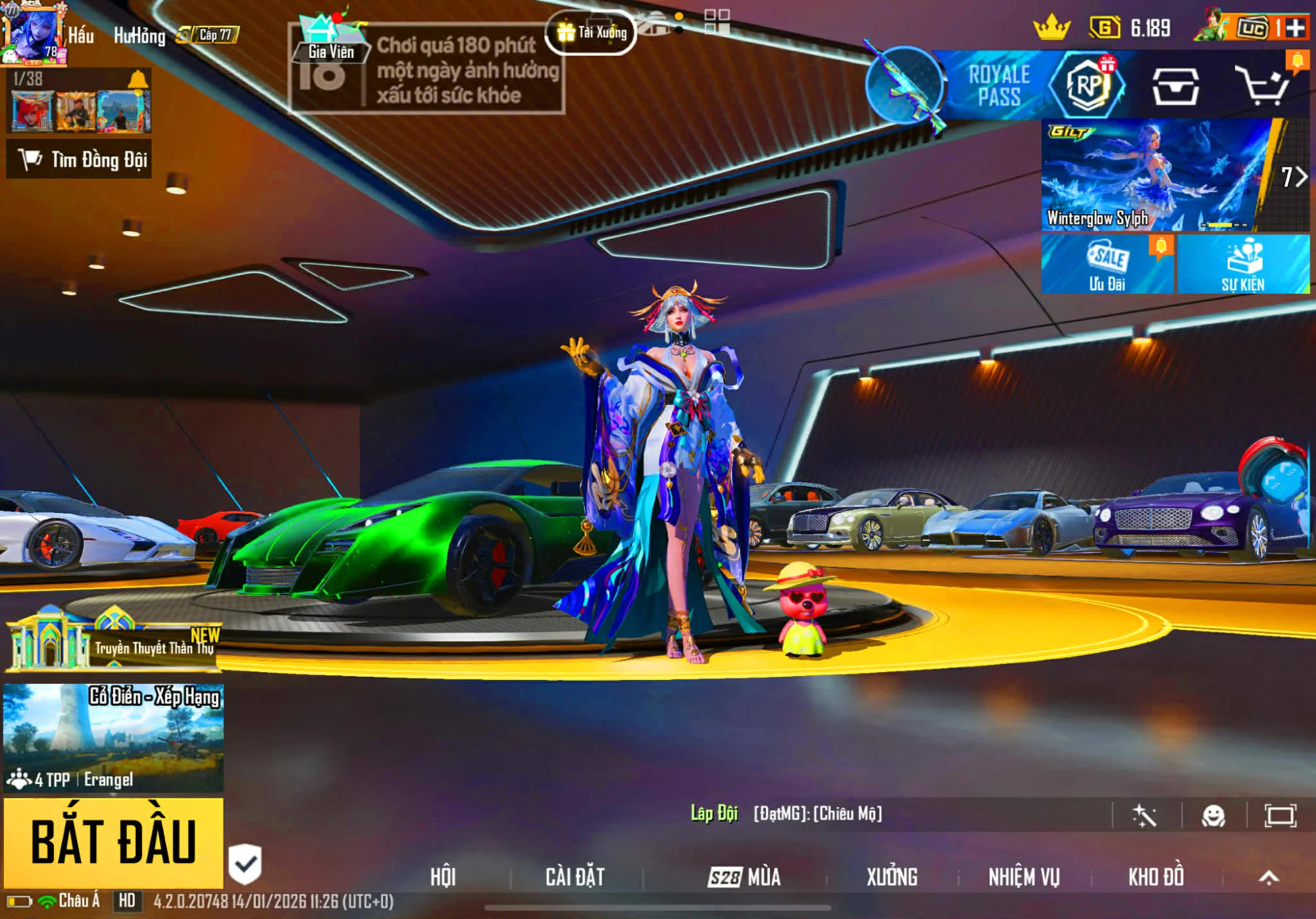
Task: Start the match with BẮT ĐẦU
Action: click(113, 842)
